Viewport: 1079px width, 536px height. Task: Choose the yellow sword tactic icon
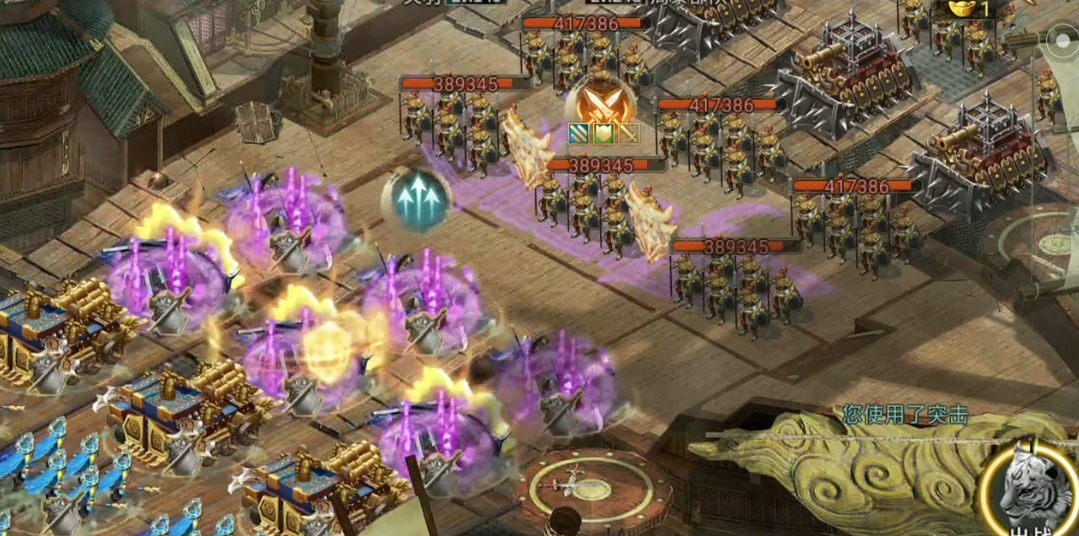(626, 133)
